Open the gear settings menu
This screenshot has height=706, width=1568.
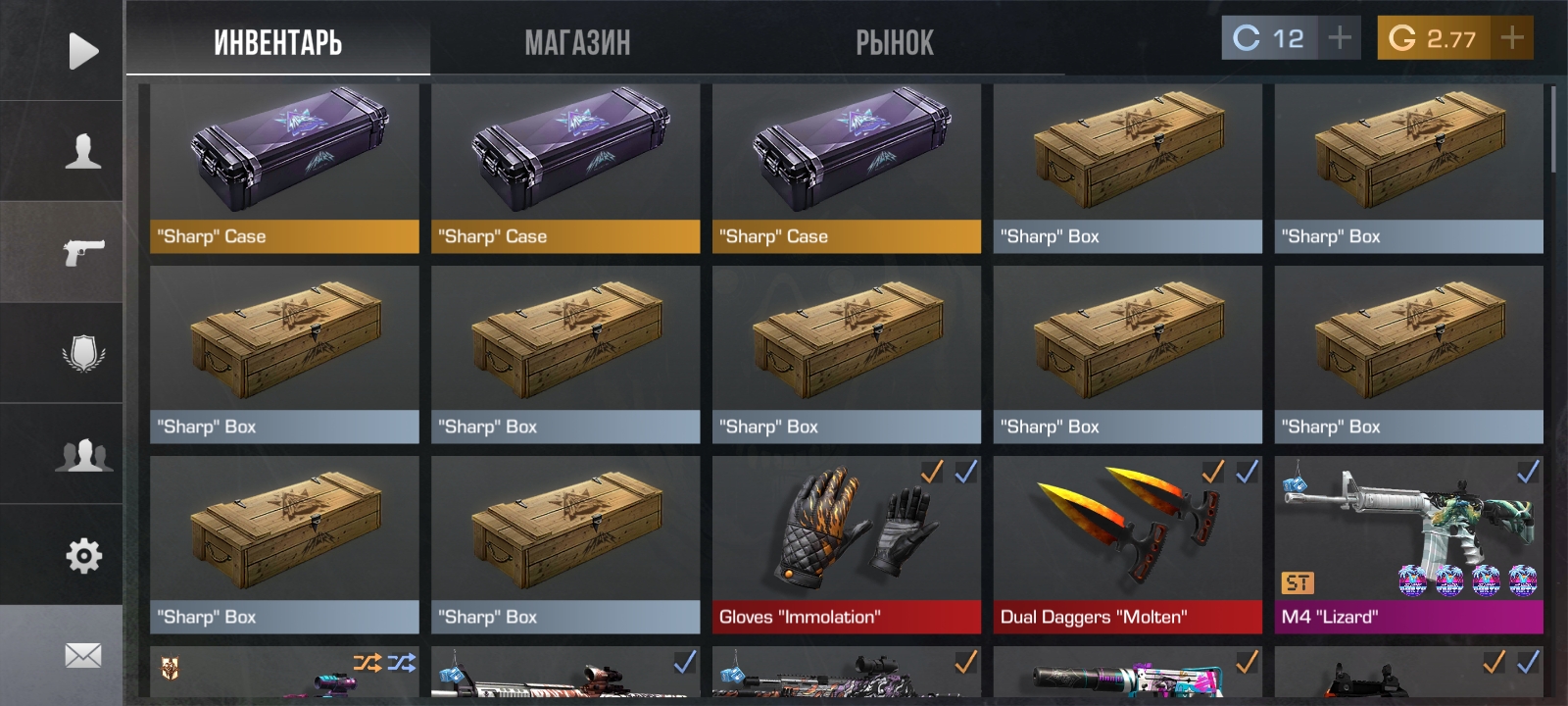click(x=83, y=556)
